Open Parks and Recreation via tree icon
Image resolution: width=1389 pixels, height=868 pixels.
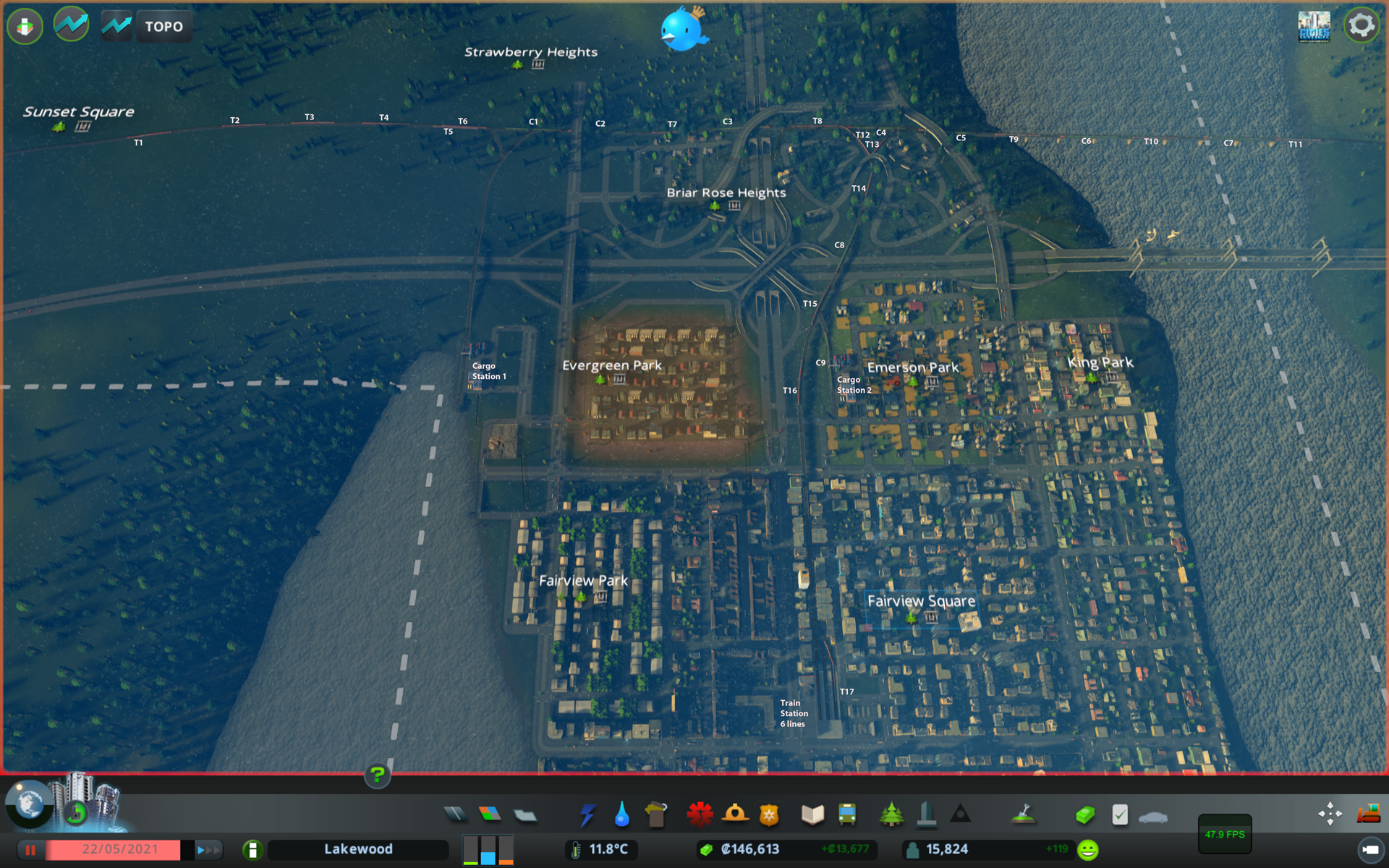pyautogui.click(x=892, y=814)
